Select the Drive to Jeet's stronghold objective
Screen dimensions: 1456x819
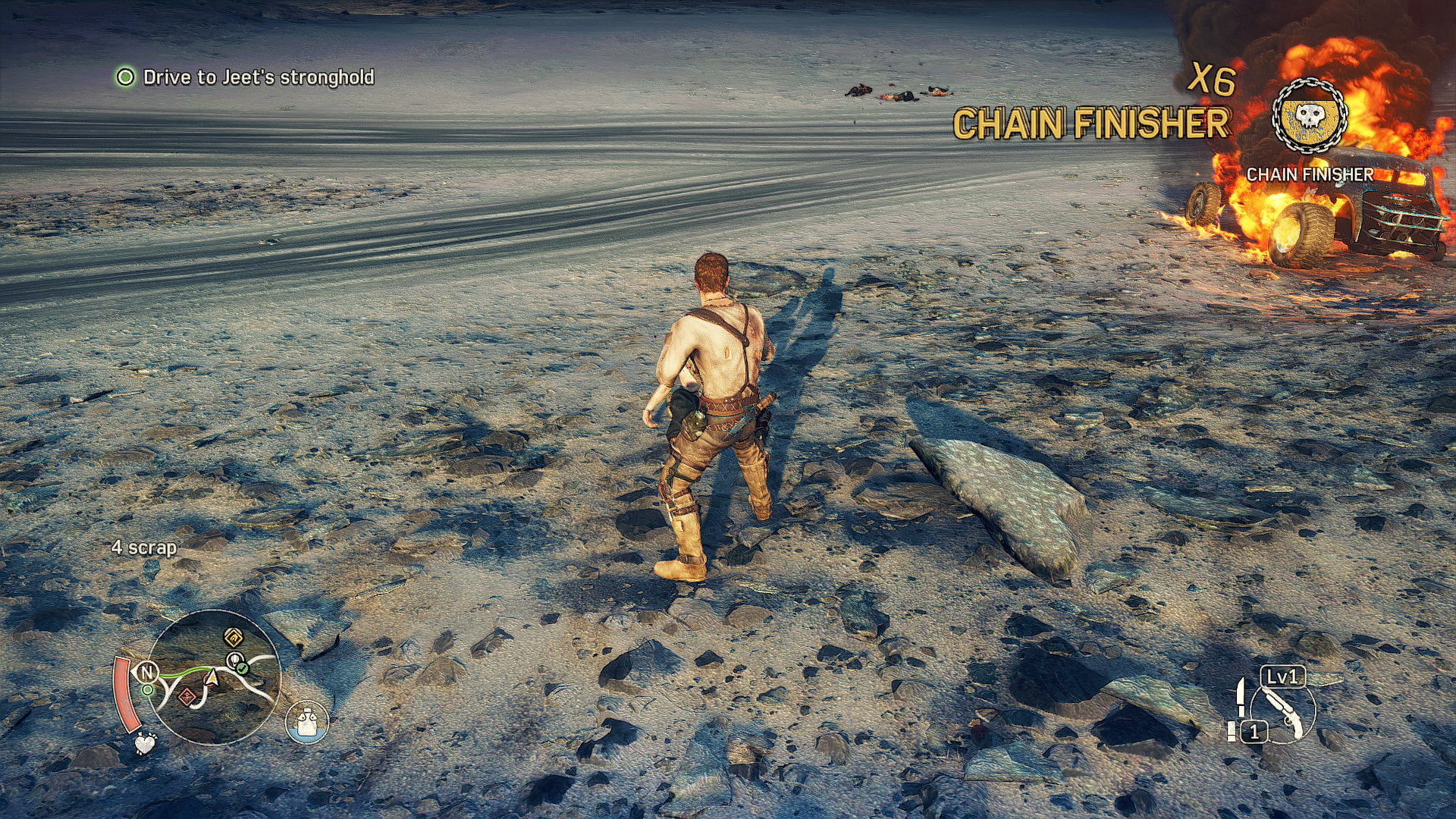click(x=258, y=77)
